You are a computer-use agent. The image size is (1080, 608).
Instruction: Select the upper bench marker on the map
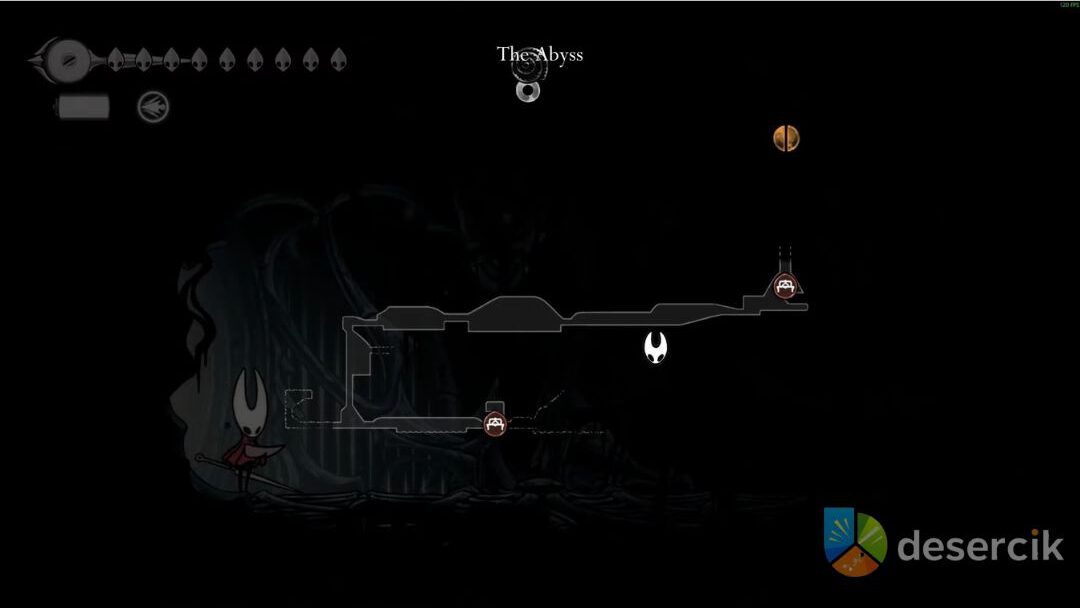[785, 286]
